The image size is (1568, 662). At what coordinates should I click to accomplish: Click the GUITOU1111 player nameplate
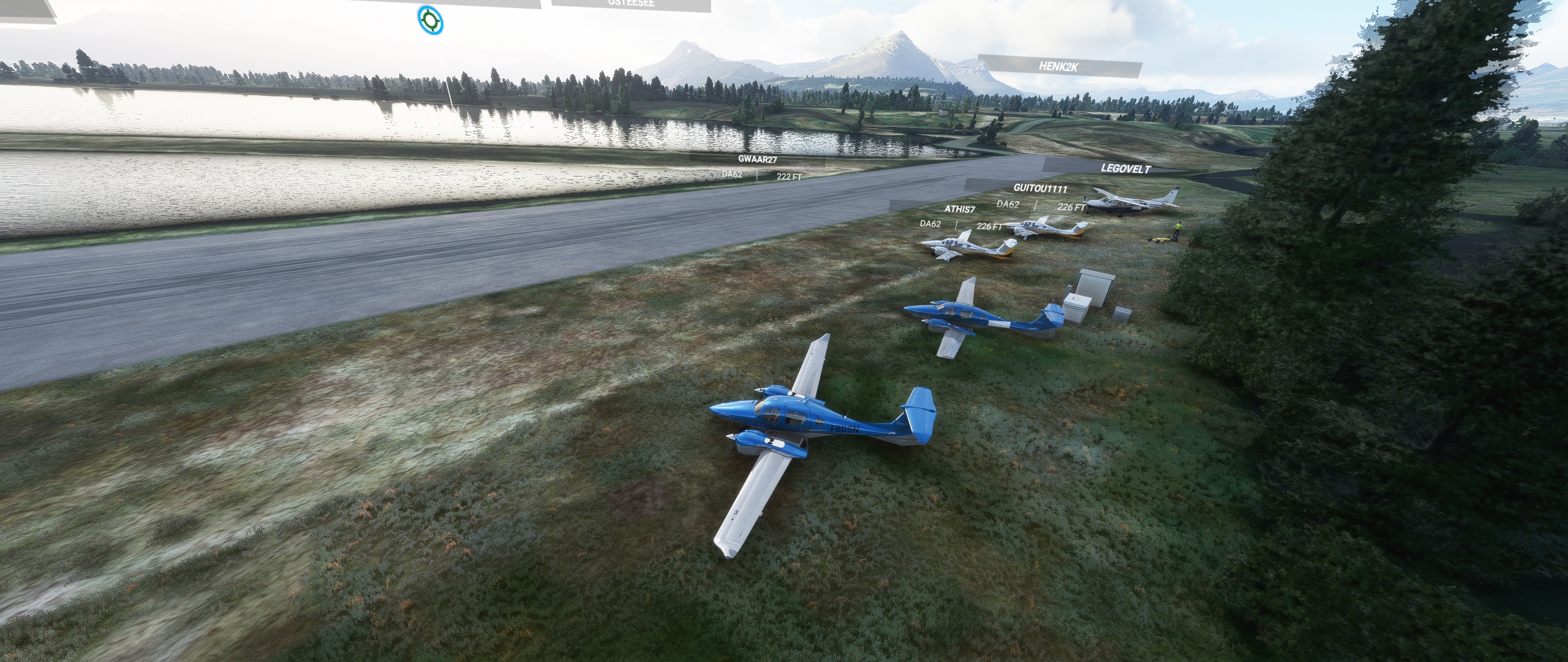tap(1039, 188)
